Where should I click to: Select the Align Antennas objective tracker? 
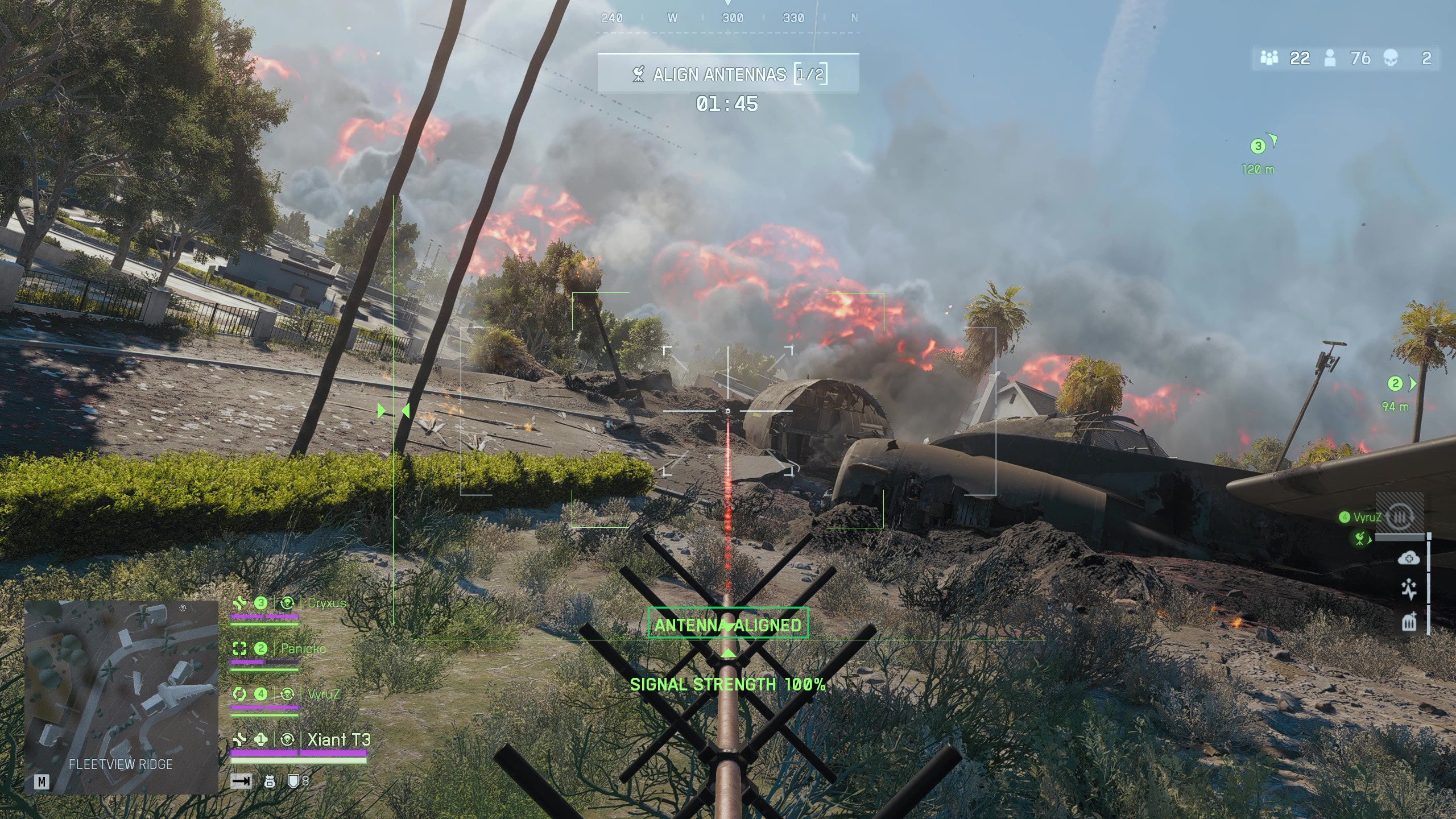click(x=727, y=74)
